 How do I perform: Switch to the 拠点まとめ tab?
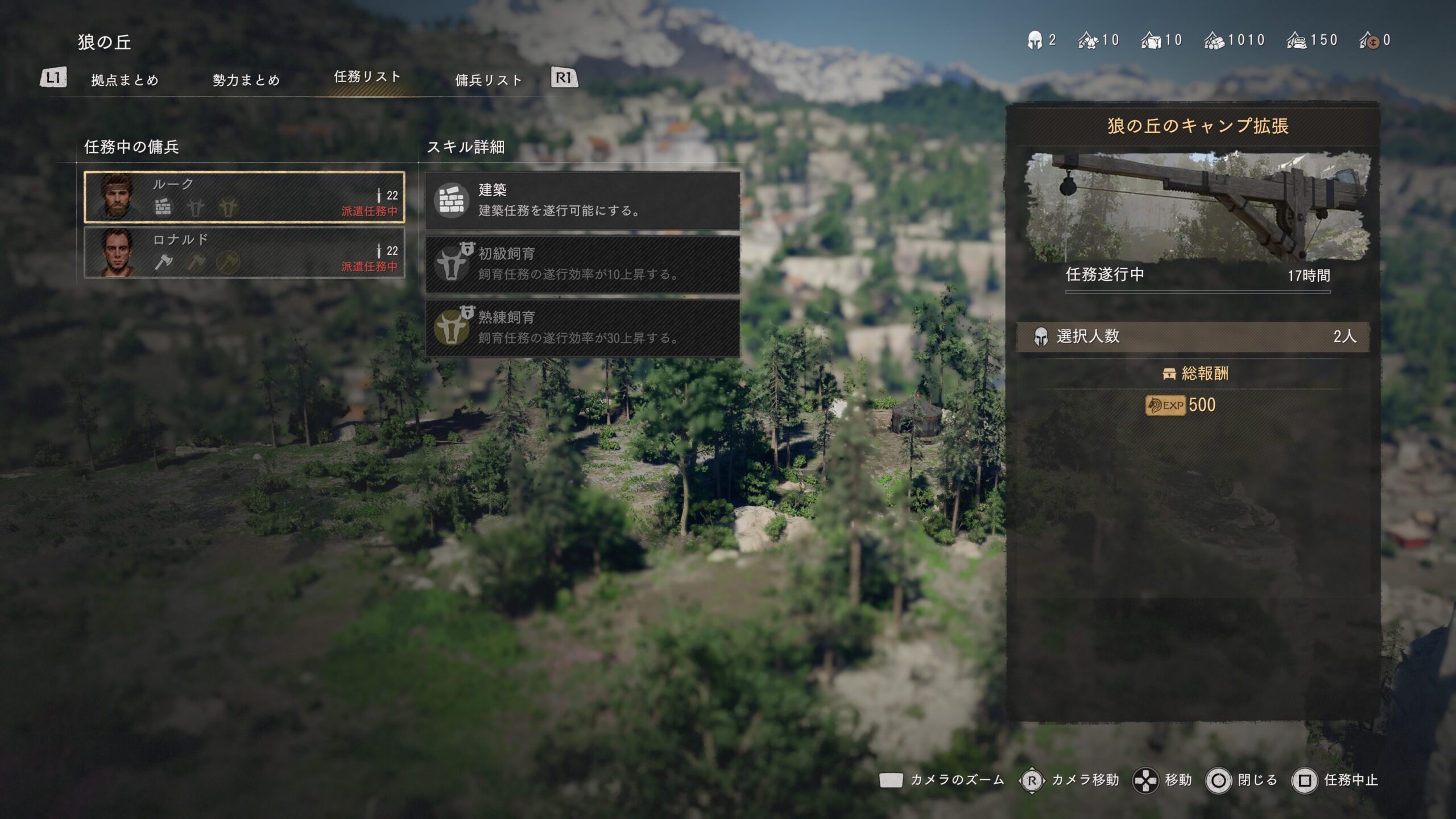tap(125, 80)
